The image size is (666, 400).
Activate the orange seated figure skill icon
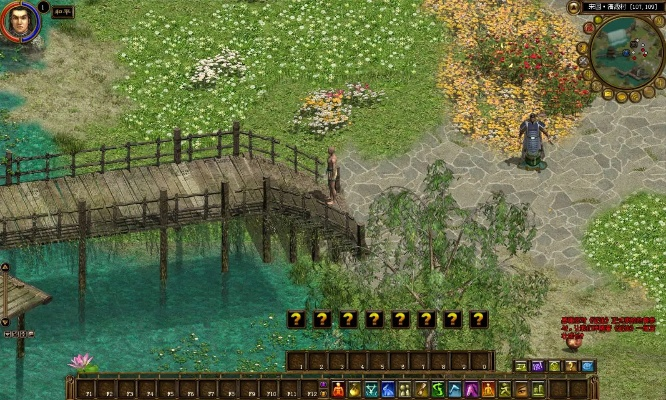point(488,389)
